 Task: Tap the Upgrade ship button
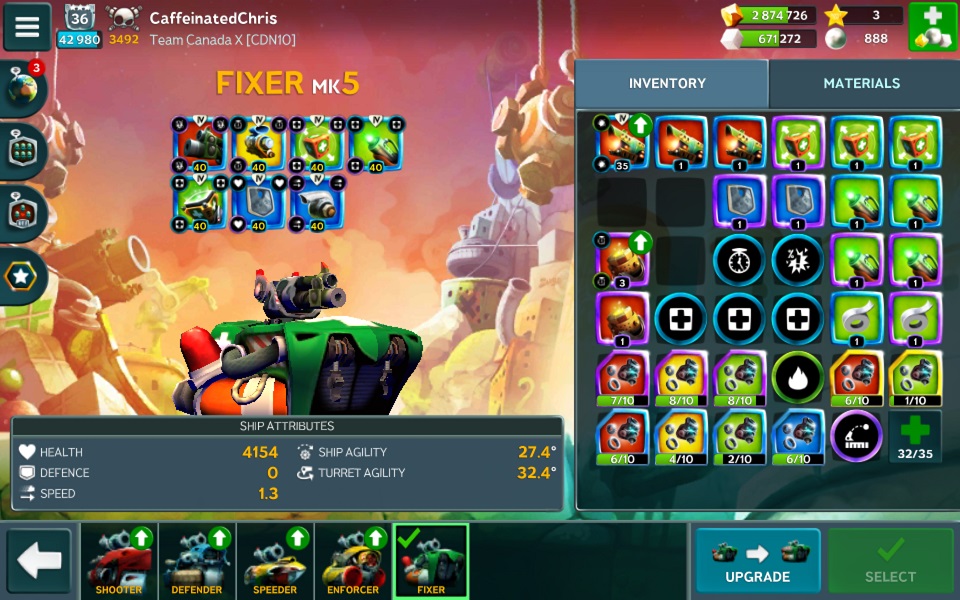pos(757,560)
